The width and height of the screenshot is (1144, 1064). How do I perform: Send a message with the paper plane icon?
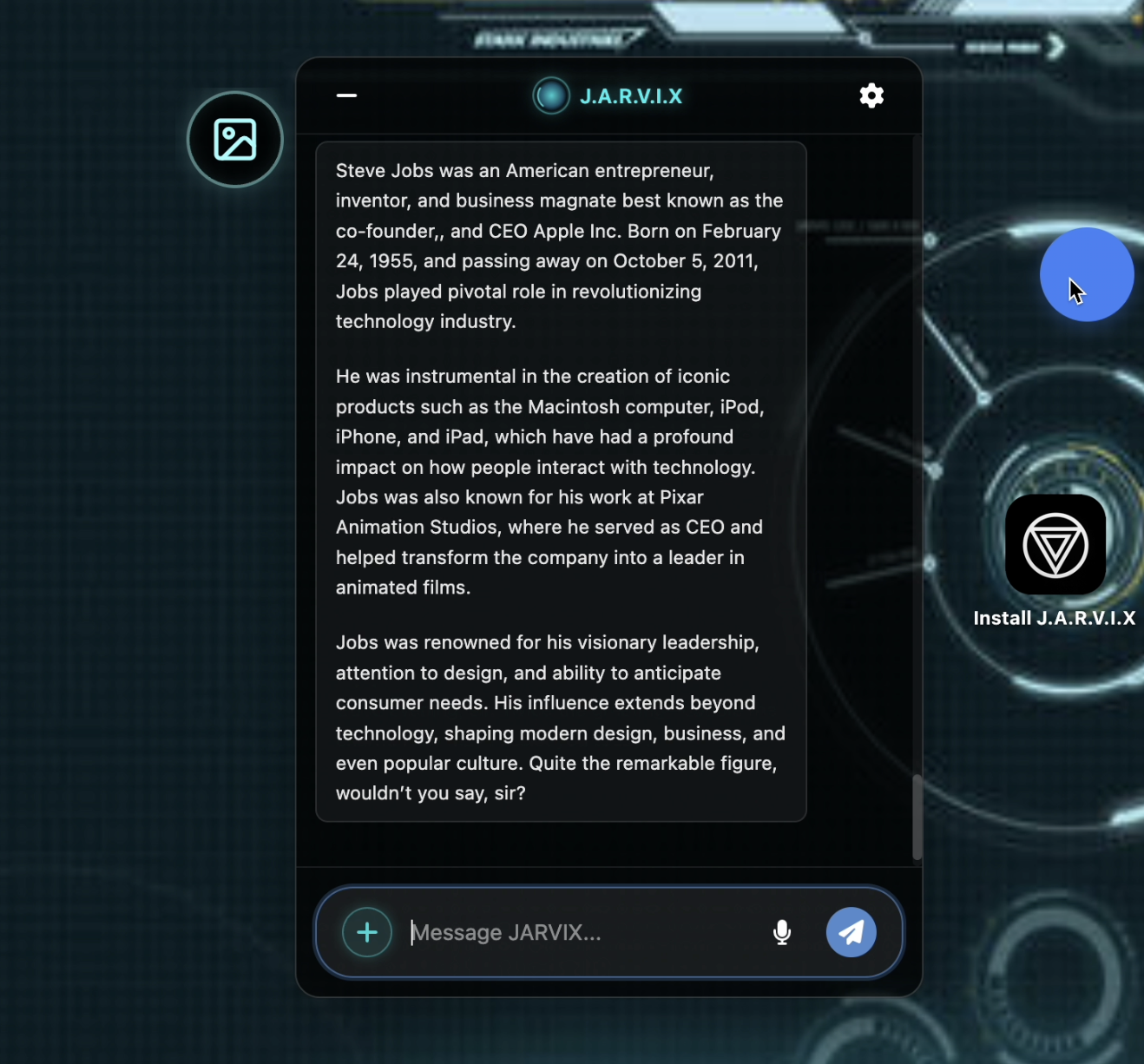850,932
